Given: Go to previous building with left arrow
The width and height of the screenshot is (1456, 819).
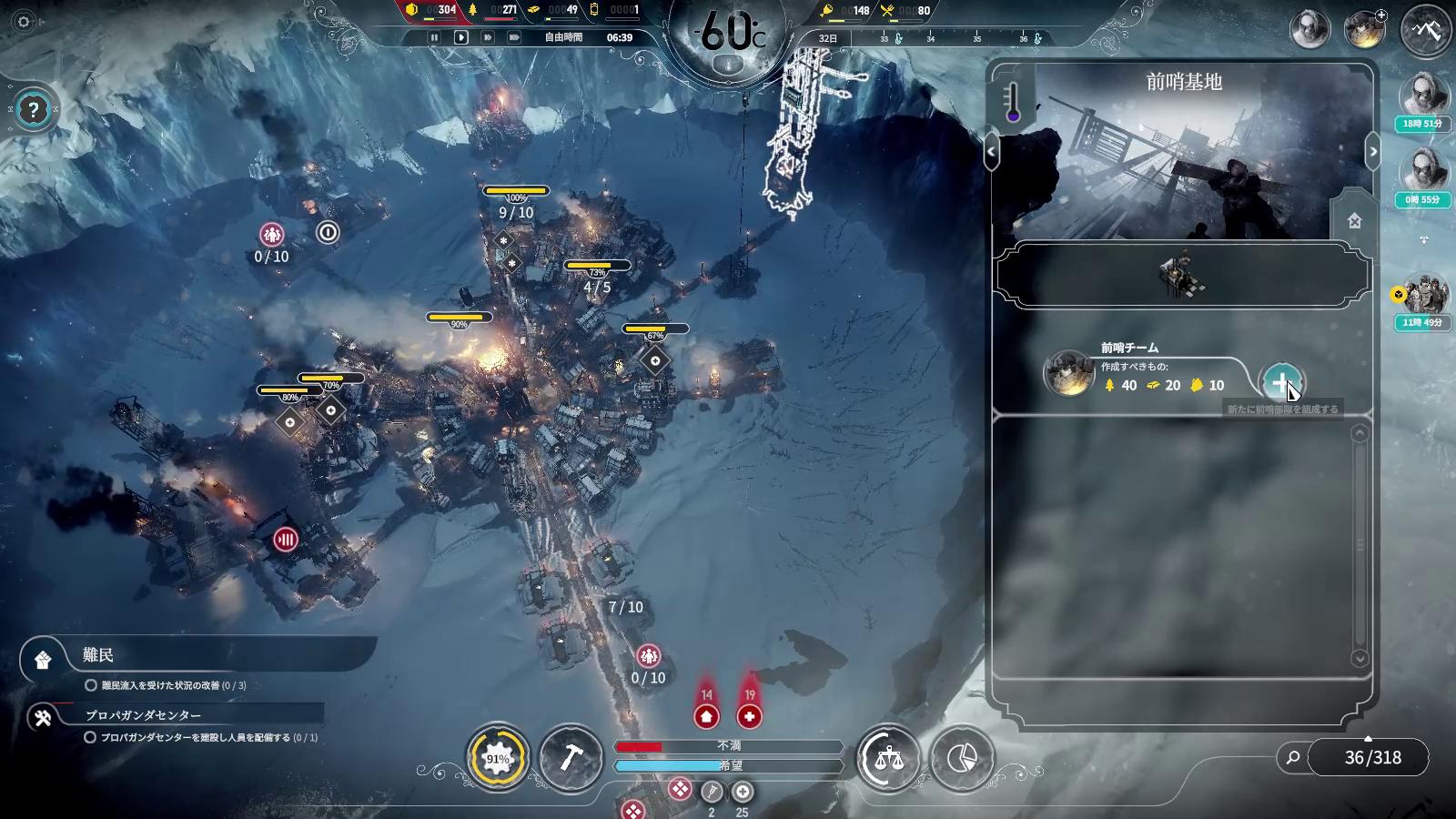Looking at the screenshot, I should pyautogui.click(x=991, y=152).
